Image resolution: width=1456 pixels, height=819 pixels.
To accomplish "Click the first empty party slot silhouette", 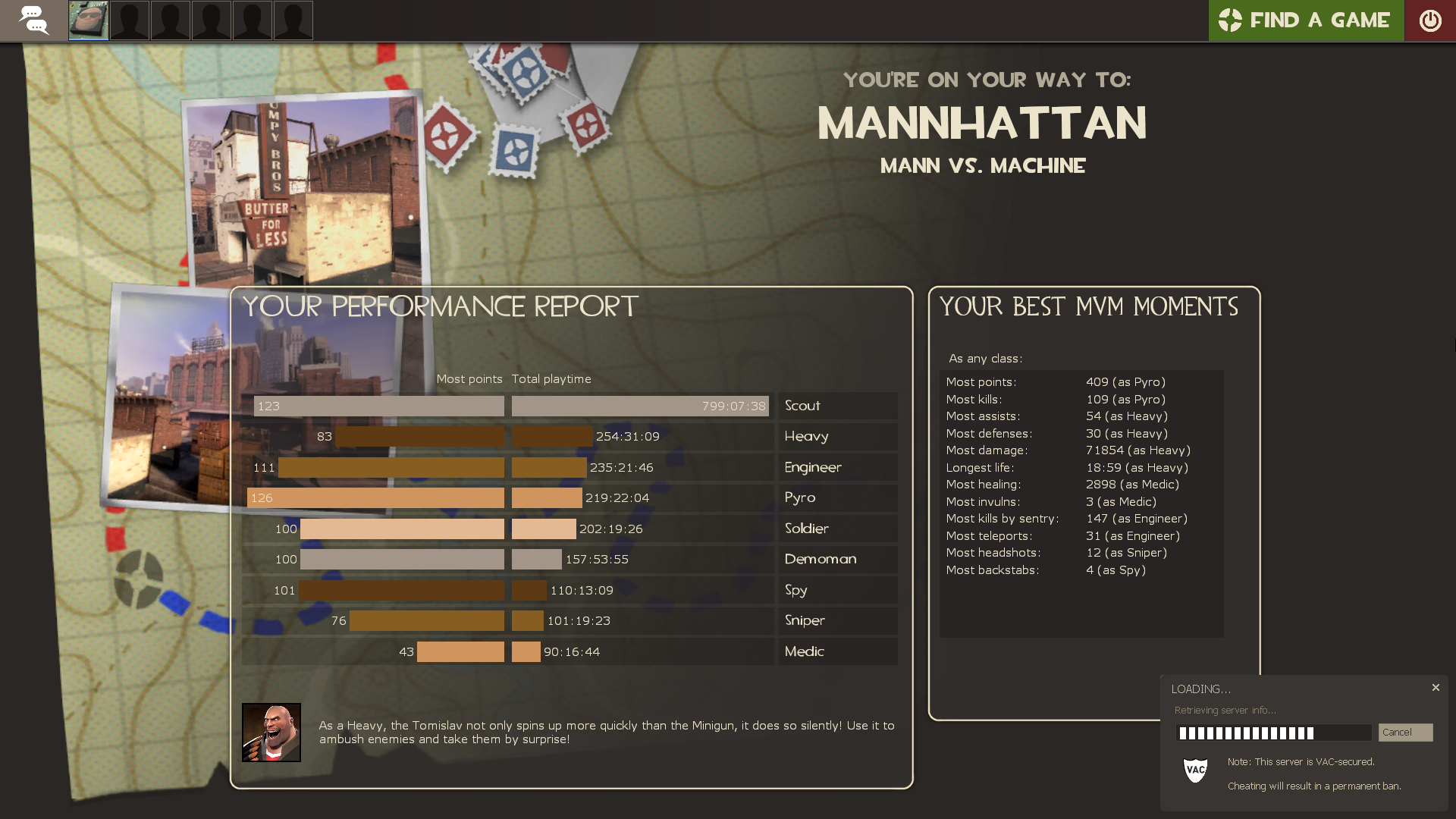I will 129,20.
